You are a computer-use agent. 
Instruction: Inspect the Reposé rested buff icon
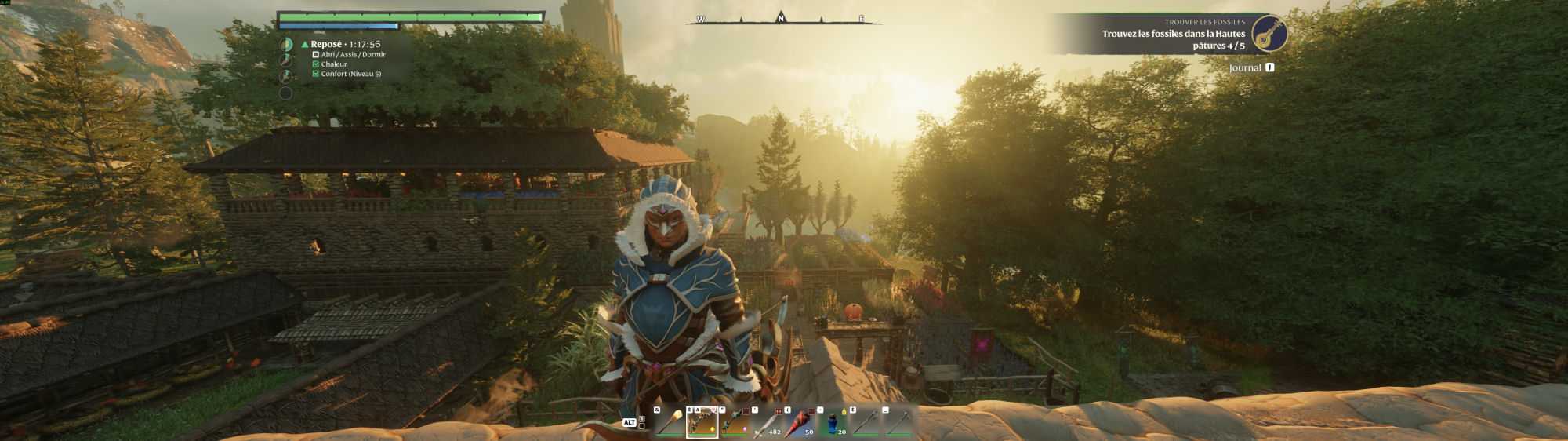[286, 45]
